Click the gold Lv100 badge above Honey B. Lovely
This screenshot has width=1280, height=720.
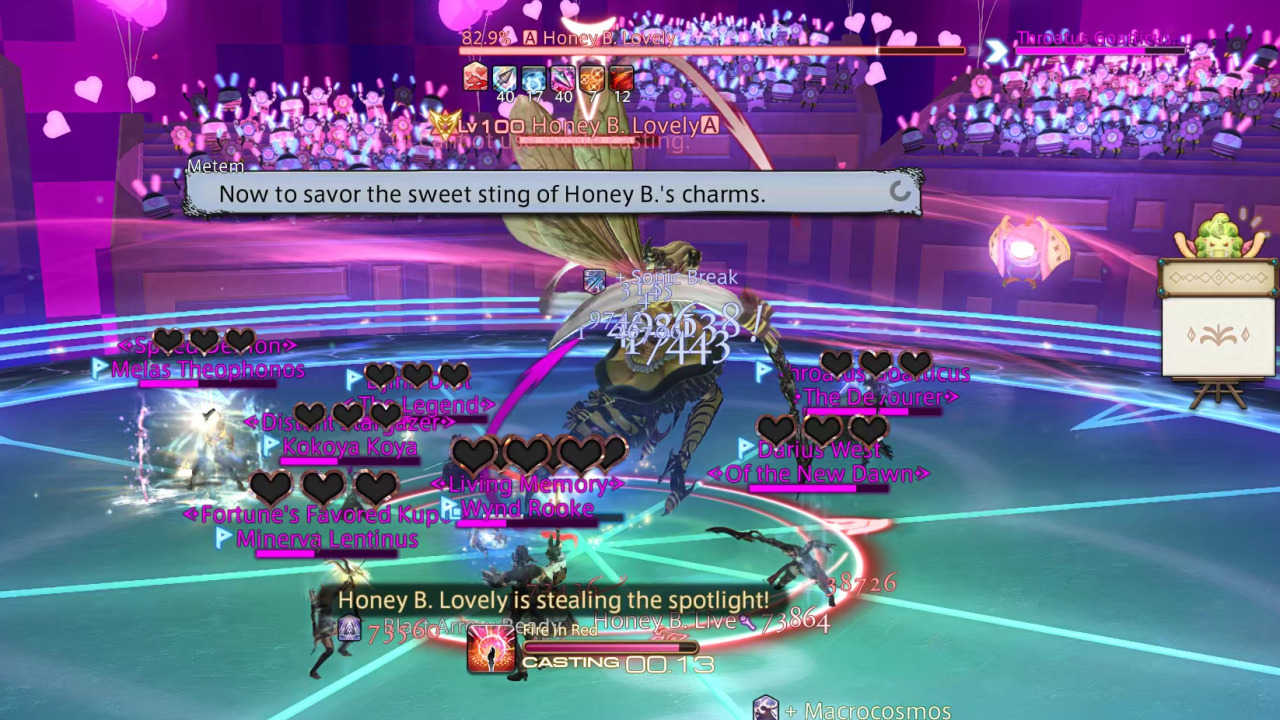point(470,126)
